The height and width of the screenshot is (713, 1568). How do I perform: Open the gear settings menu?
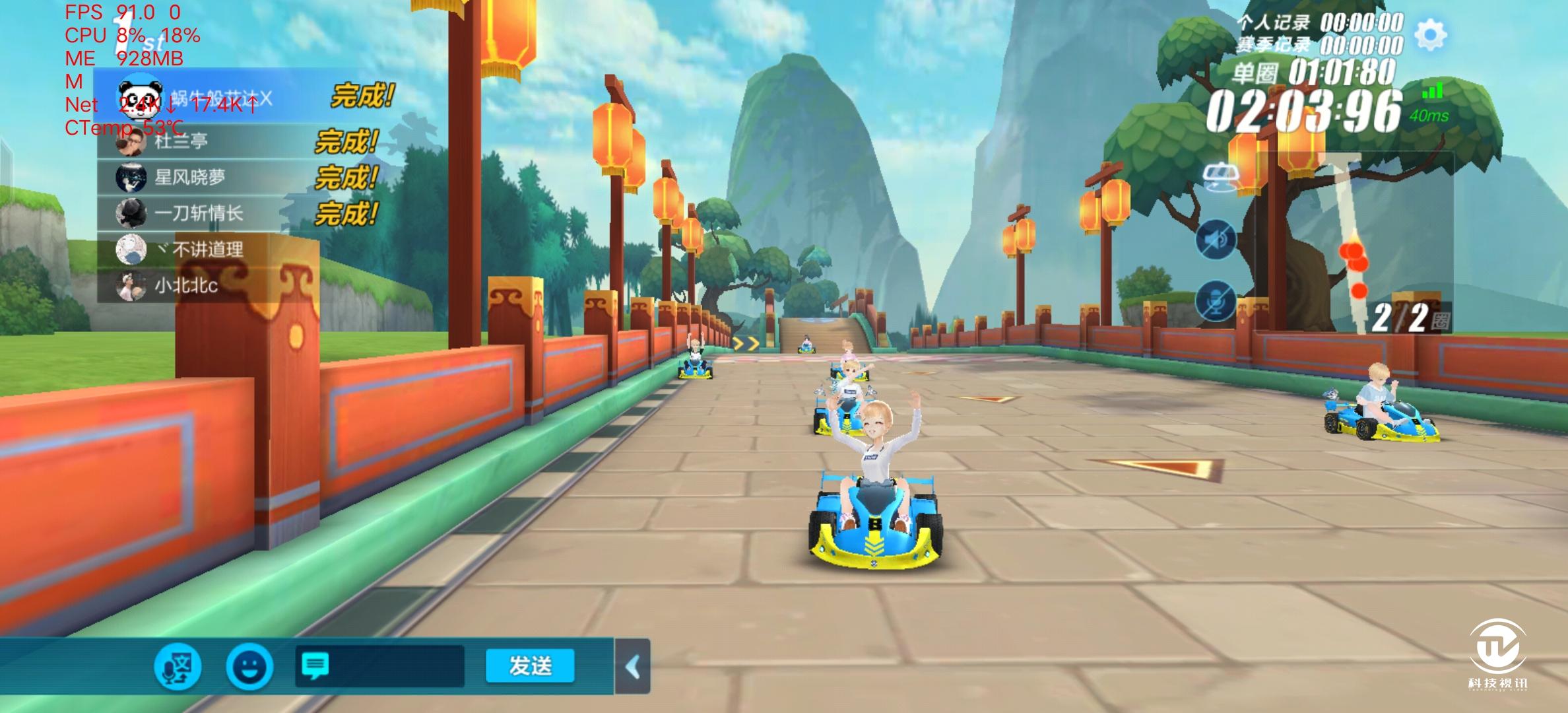pyautogui.click(x=1430, y=35)
